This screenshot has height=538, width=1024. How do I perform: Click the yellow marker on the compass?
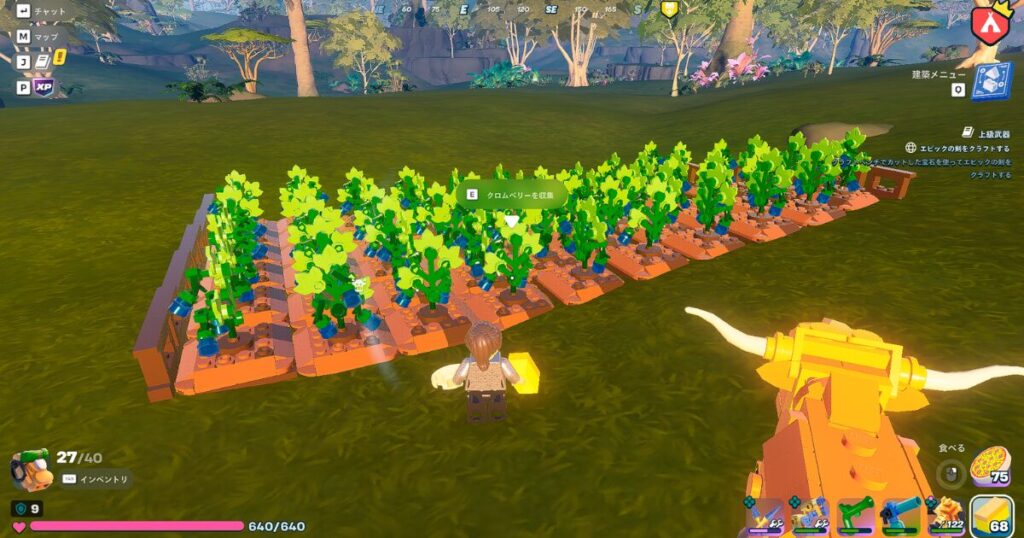(670, 9)
